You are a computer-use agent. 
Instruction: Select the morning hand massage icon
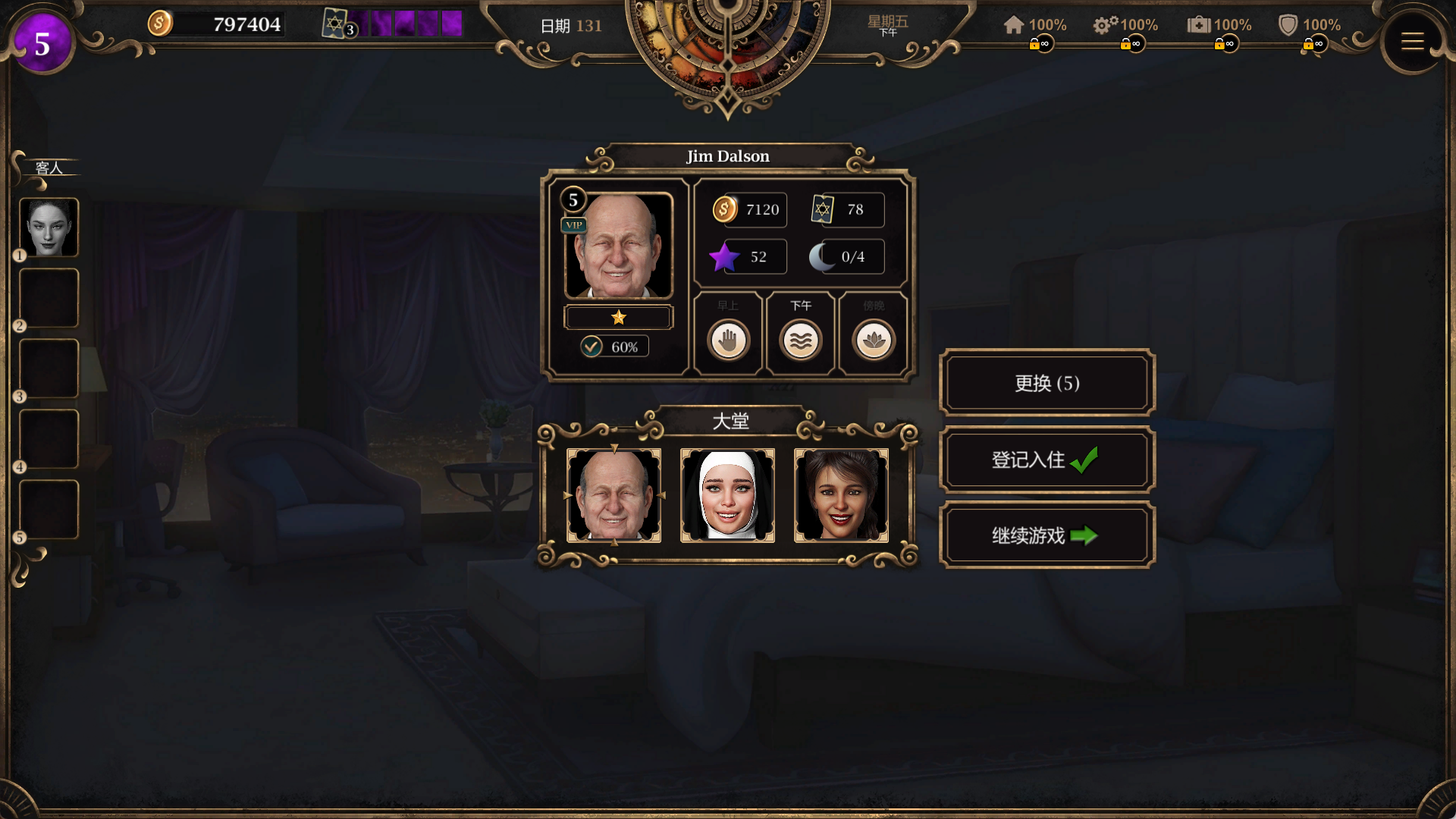[x=728, y=340]
